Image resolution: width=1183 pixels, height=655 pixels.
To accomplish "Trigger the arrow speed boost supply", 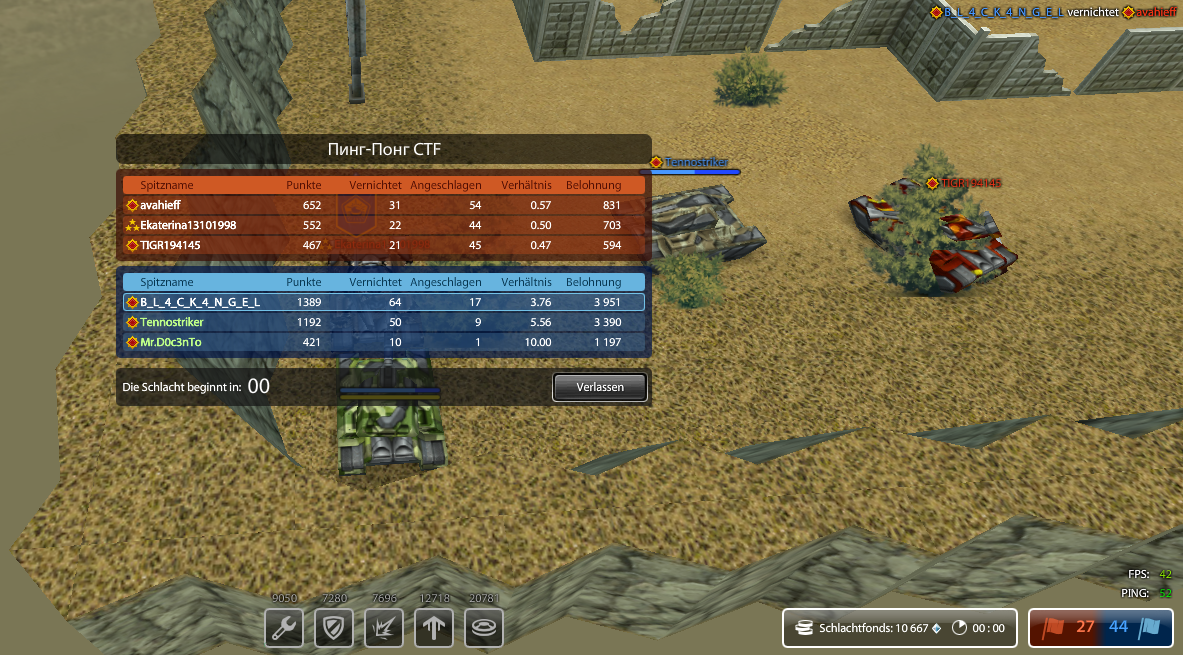I will [434, 628].
